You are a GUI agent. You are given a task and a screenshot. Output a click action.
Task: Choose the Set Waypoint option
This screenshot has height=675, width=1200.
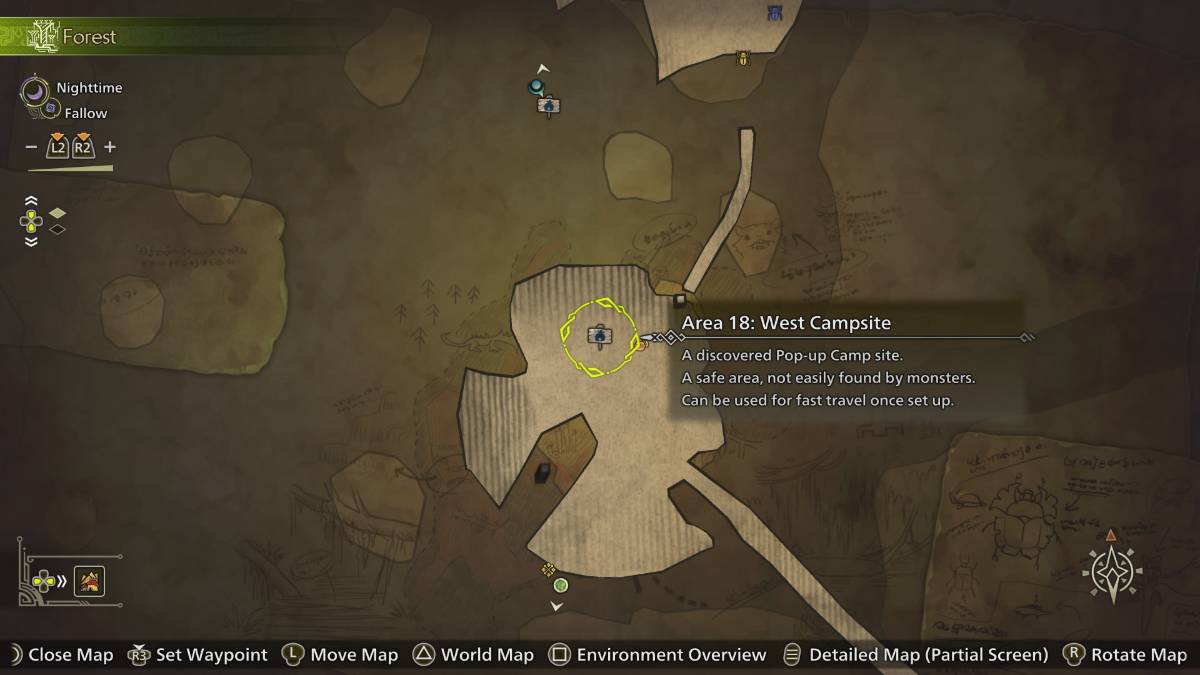(x=211, y=655)
